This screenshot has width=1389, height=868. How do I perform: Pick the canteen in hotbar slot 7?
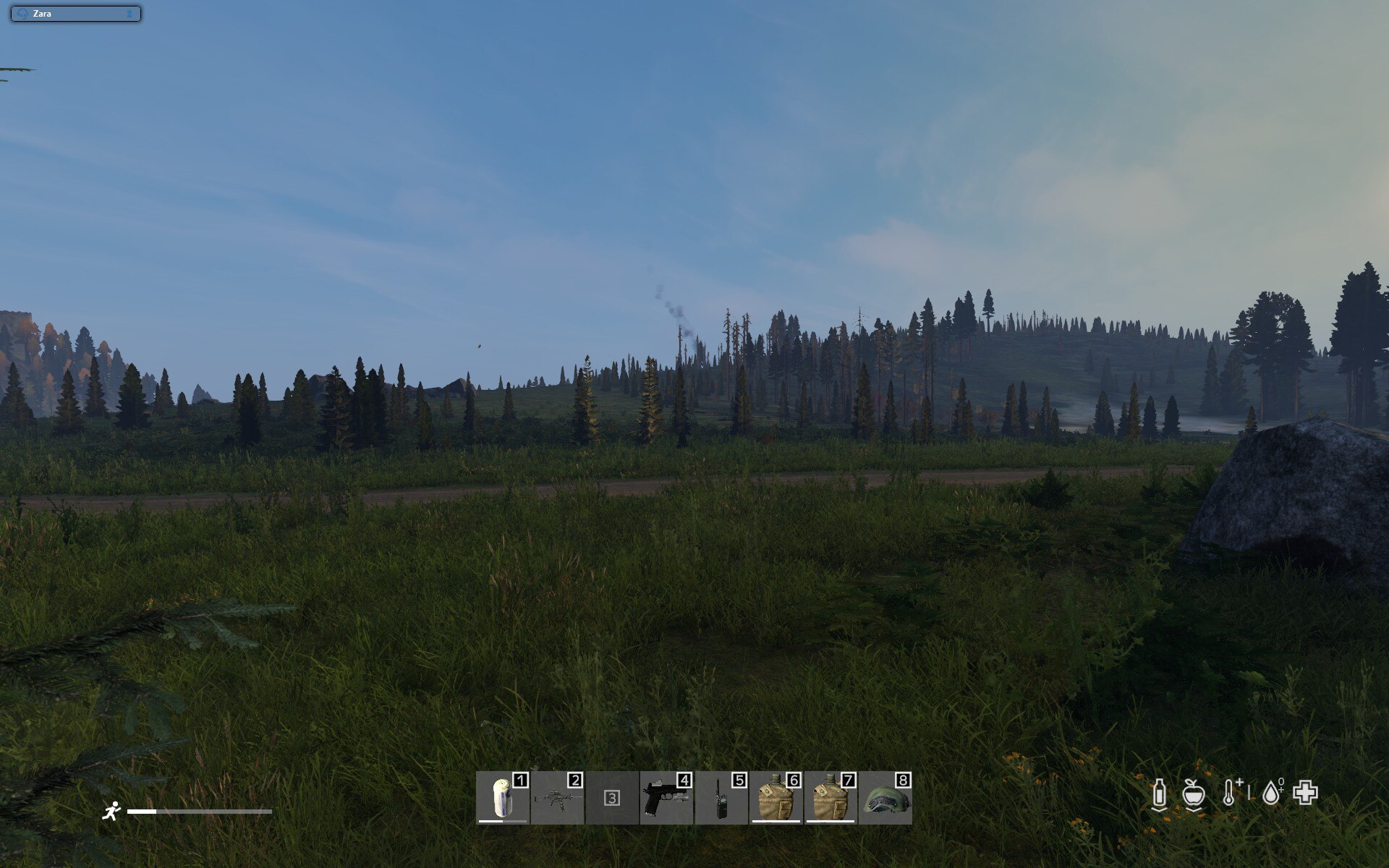pos(831,798)
